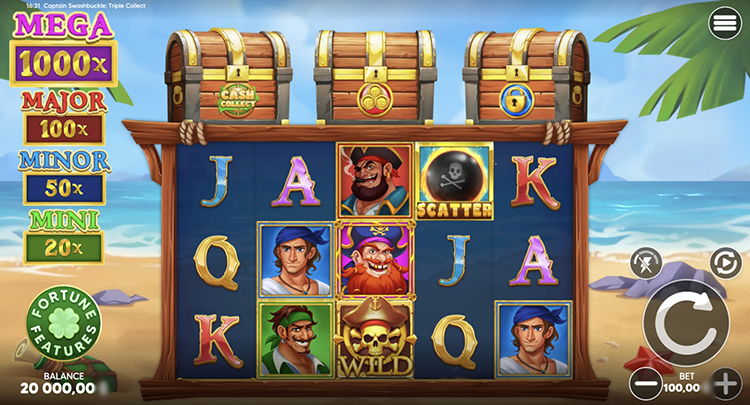750x405 pixels.
Task: Open the hamburger menu
Action: (x=724, y=24)
